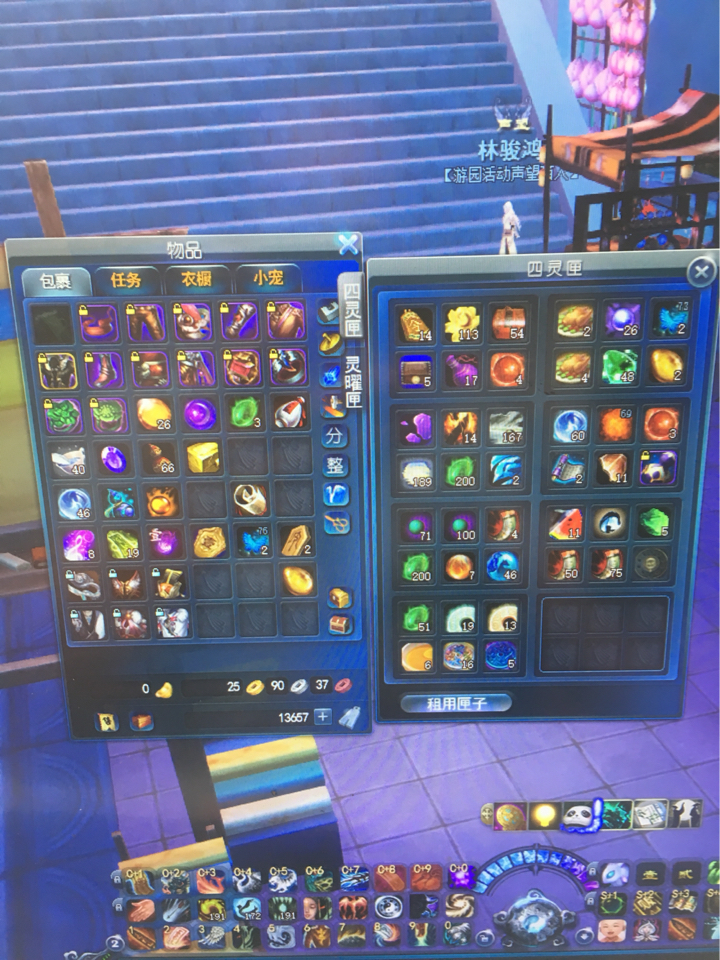Viewport: 720px width, 960px height.
Task: Click the plus button beside 13657
Action: click(x=323, y=716)
